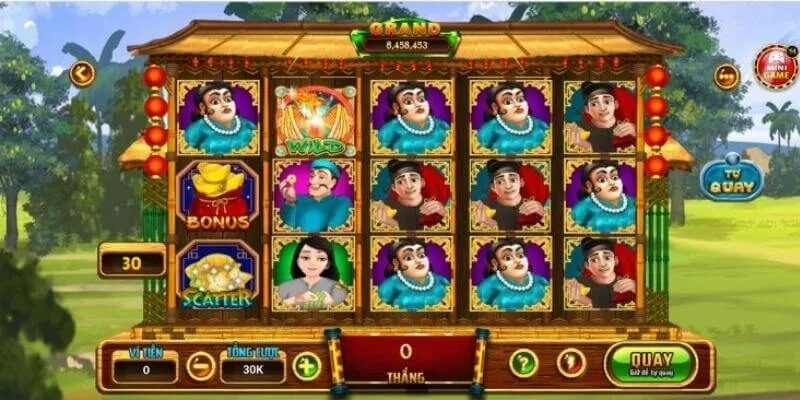
Task: Open the three-dots menu icon
Action: [x=727, y=77]
